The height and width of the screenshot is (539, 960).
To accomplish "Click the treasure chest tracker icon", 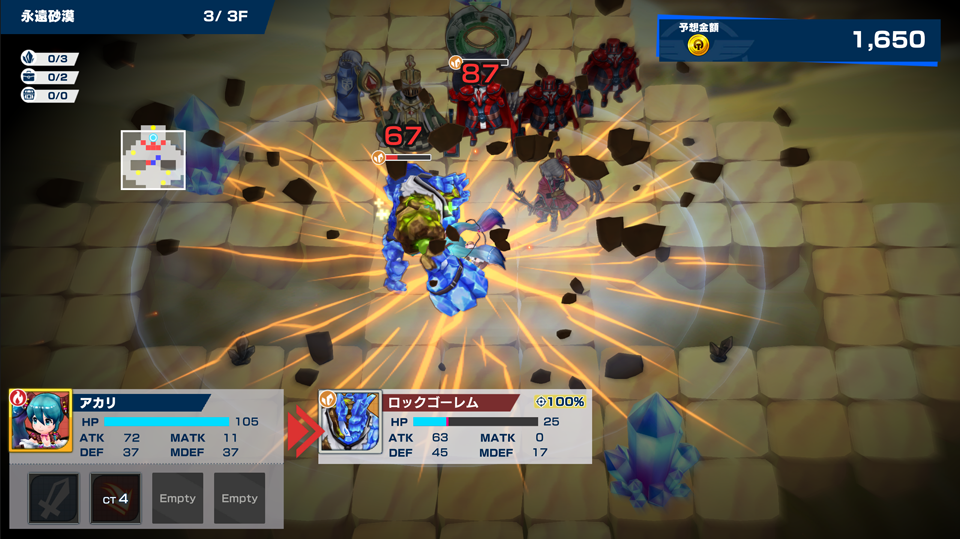I will pos(29,96).
